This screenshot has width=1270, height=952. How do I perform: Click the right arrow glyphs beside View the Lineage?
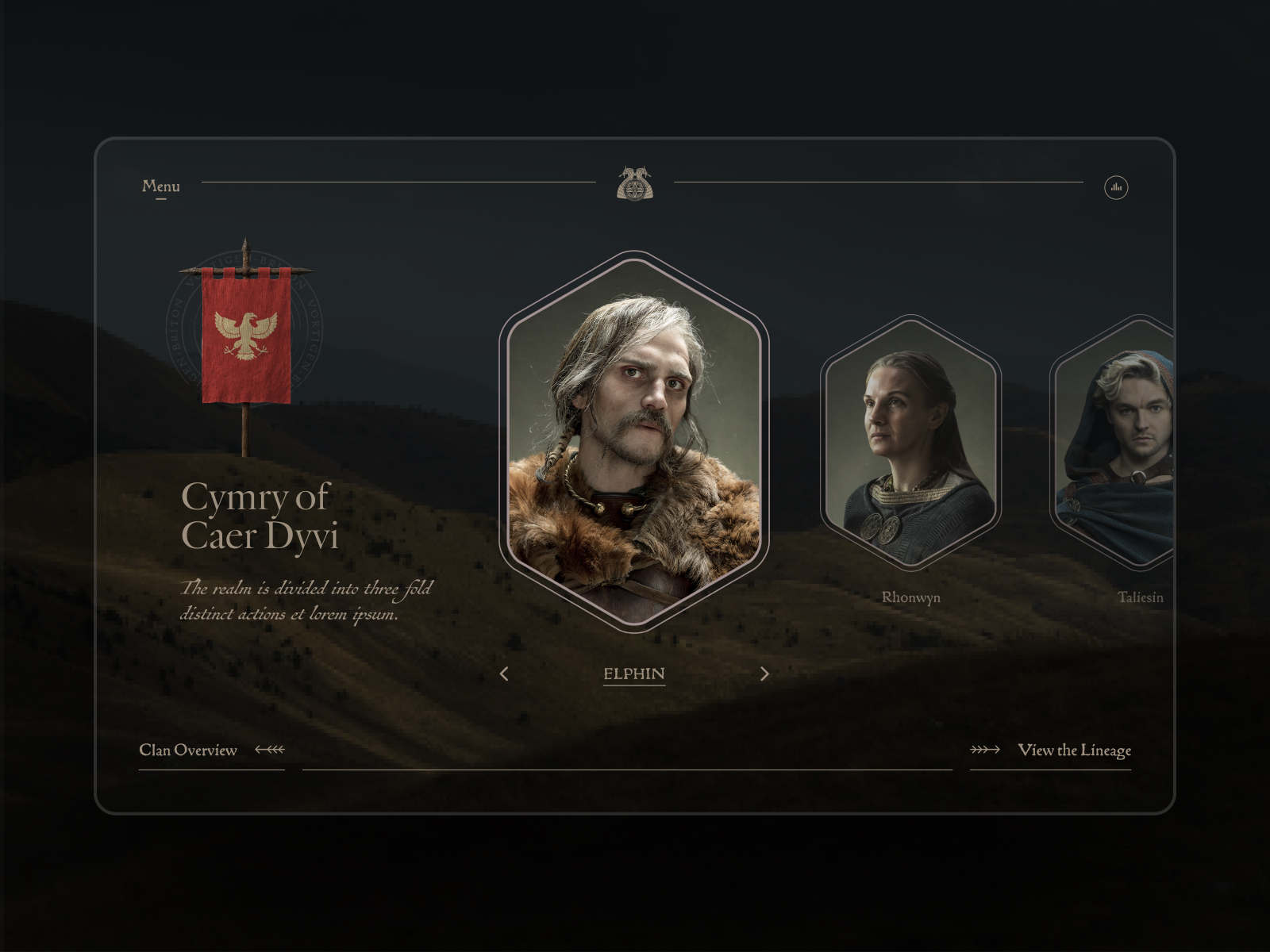tap(985, 748)
